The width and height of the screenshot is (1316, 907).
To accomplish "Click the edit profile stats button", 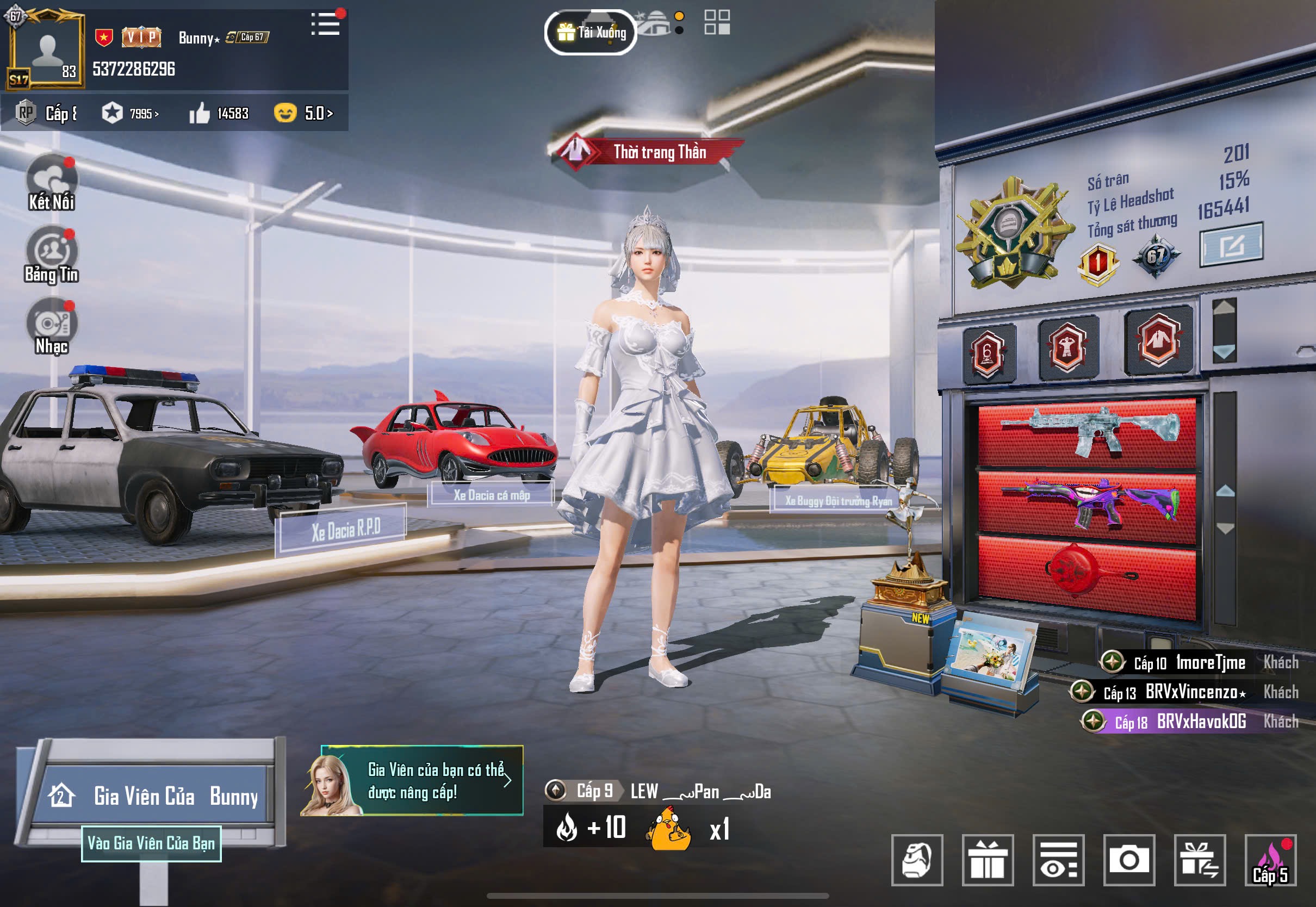I will click(1231, 244).
